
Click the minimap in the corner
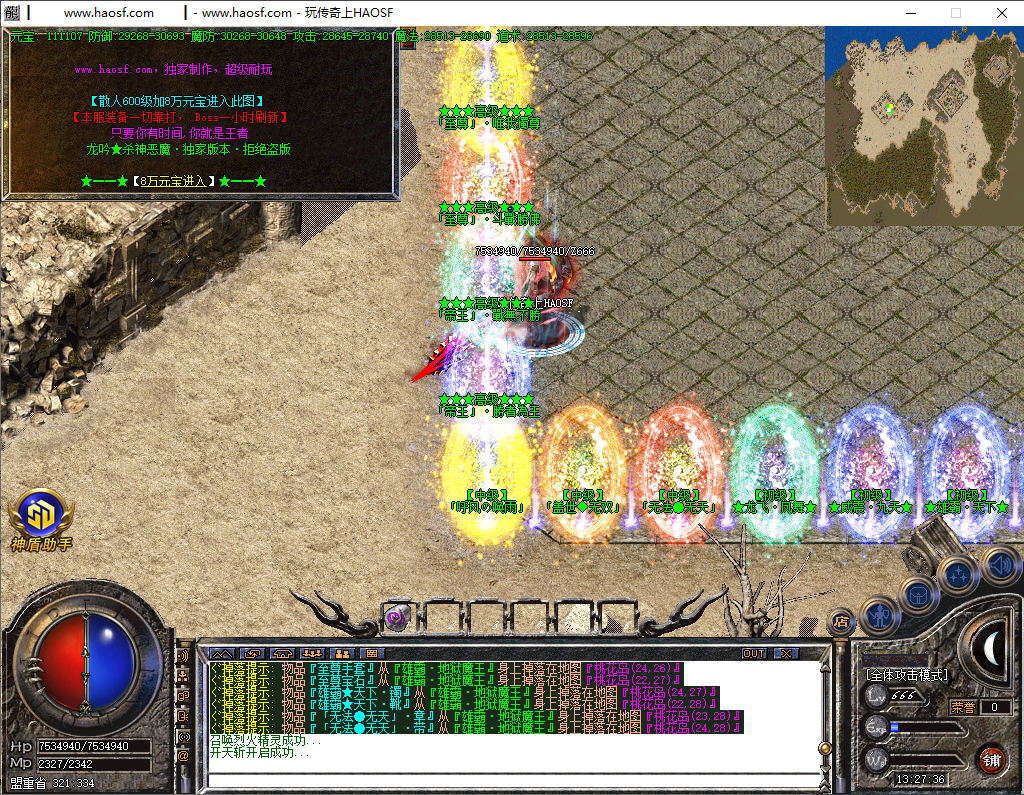point(924,125)
